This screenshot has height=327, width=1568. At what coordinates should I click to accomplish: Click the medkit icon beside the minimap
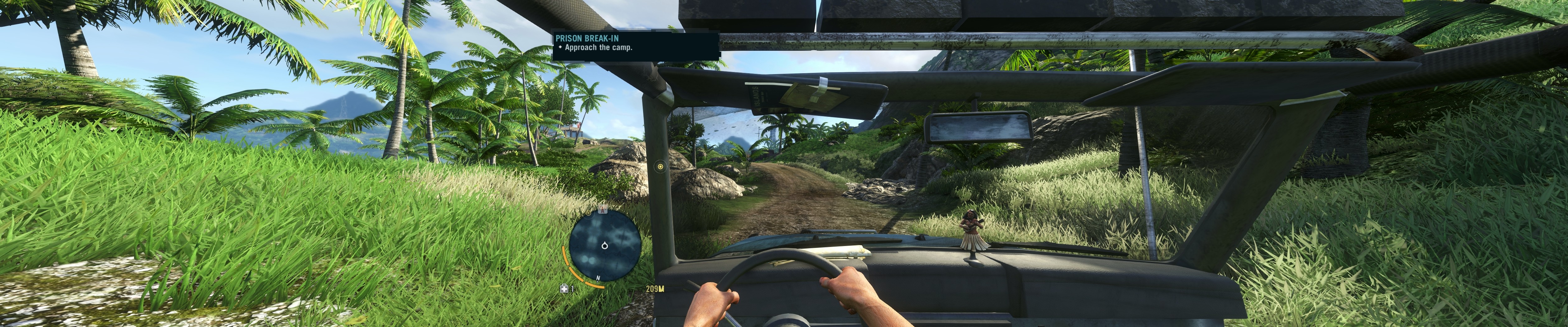point(564,289)
